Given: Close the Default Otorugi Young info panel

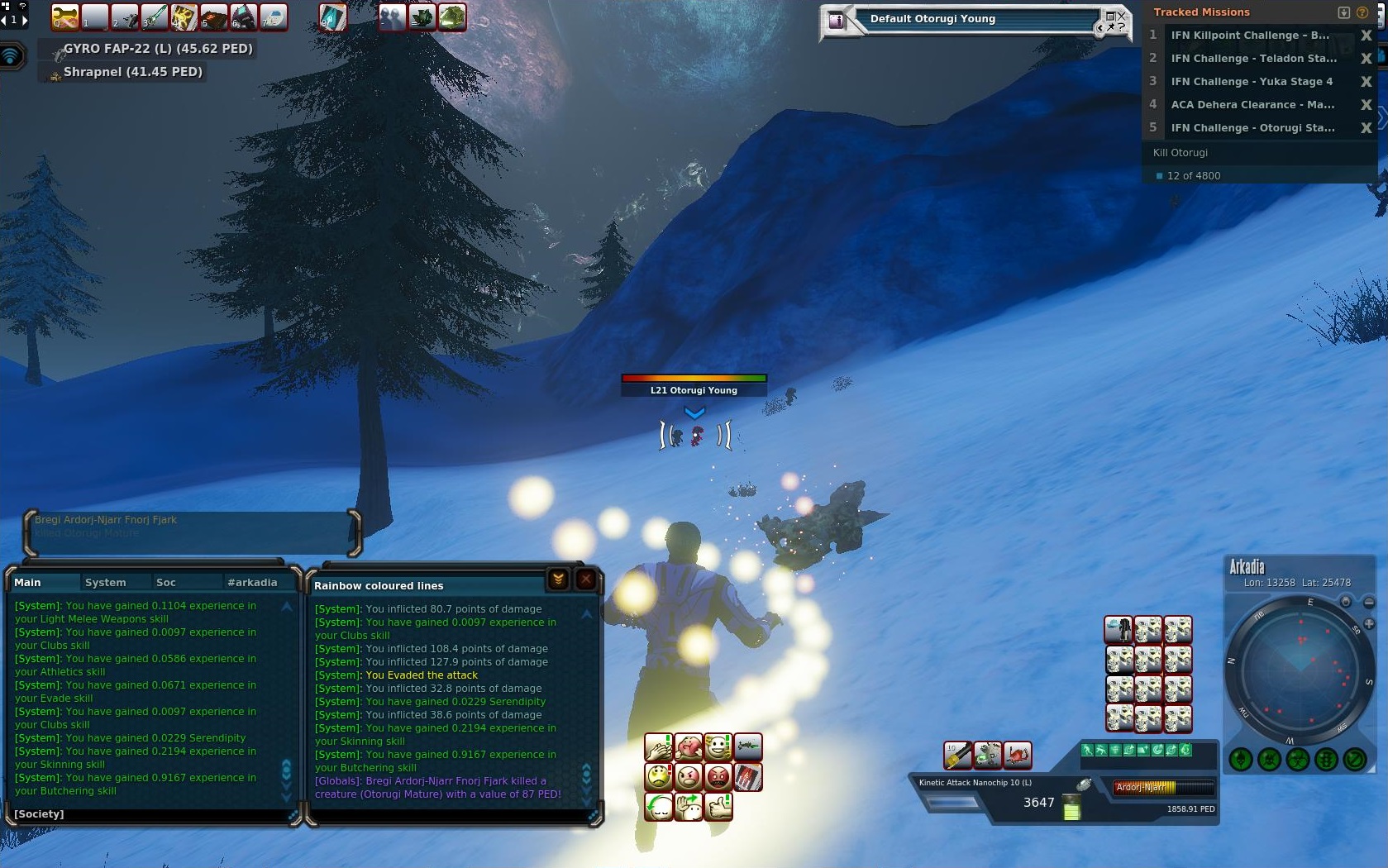Looking at the screenshot, I should (x=1121, y=16).
